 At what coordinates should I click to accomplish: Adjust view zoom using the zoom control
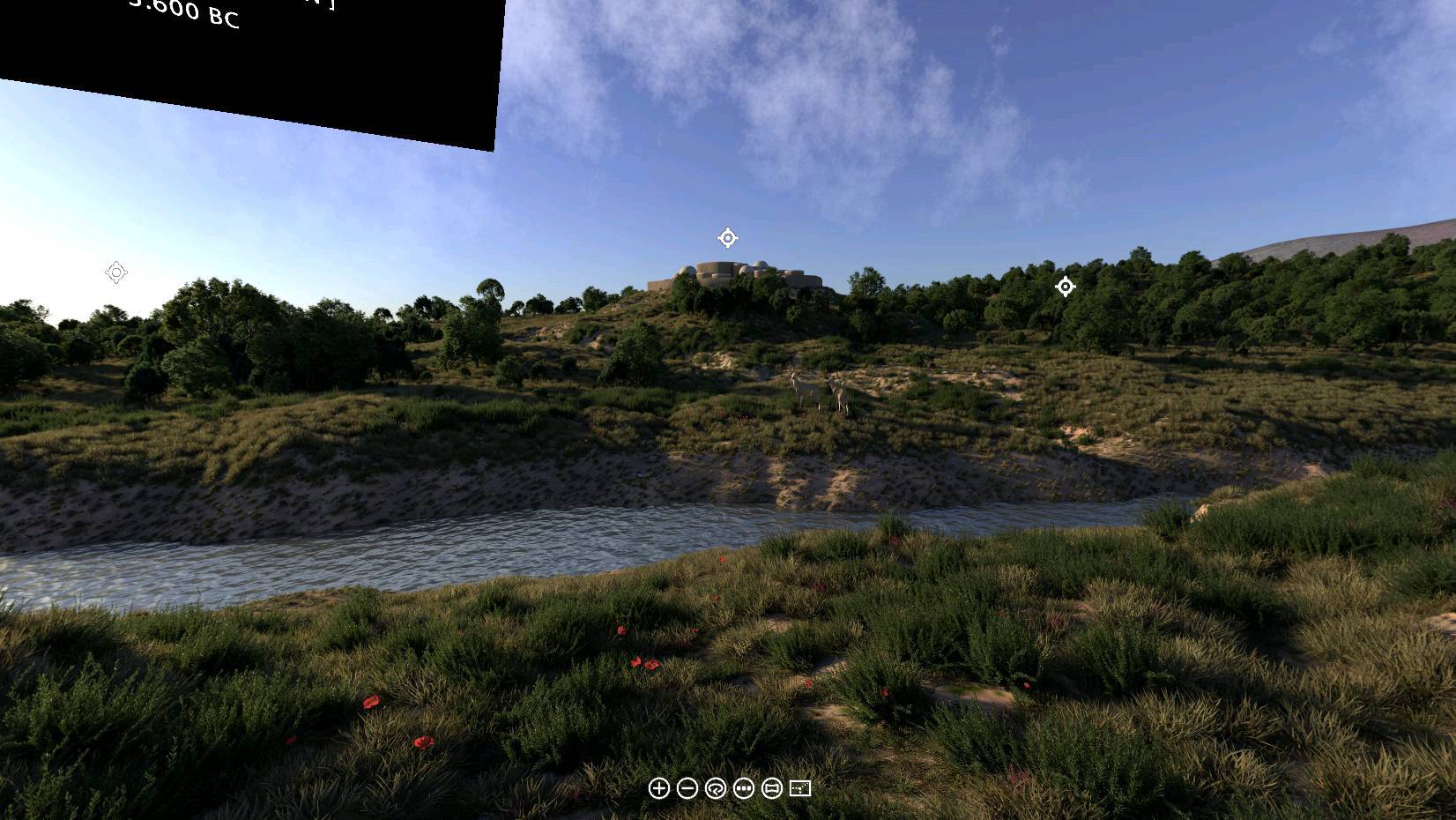tap(659, 789)
